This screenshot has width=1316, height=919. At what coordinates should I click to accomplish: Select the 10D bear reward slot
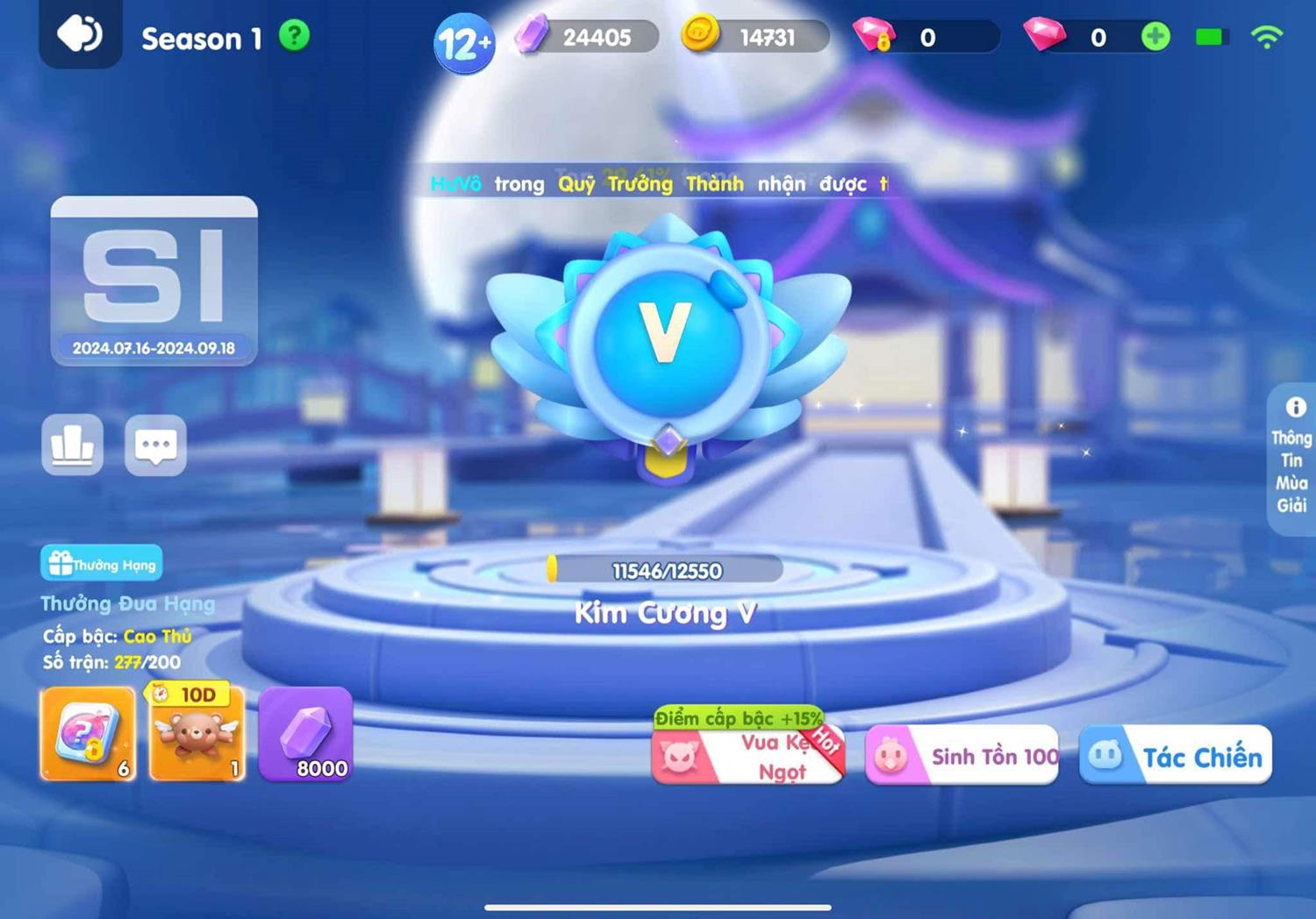click(197, 735)
